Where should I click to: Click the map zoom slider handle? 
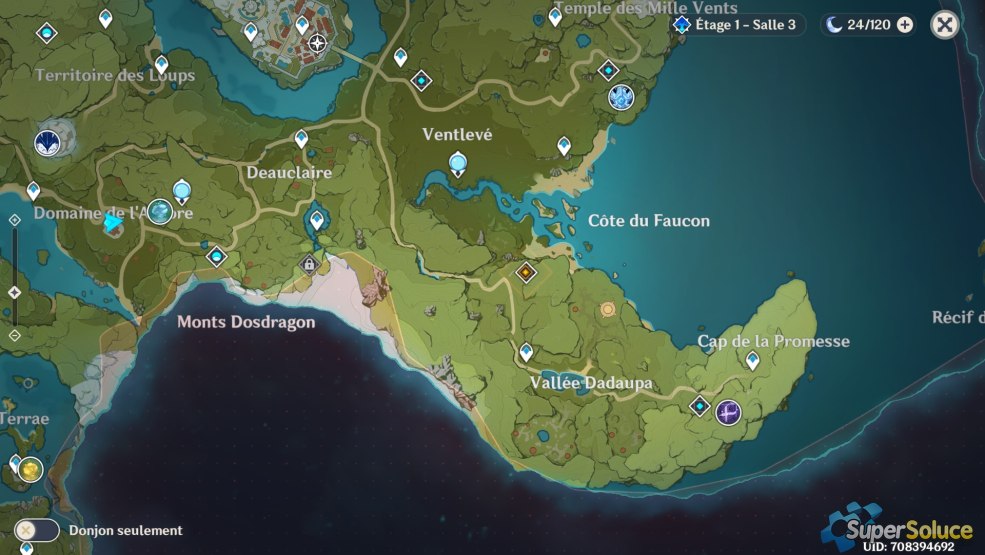(x=14, y=292)
